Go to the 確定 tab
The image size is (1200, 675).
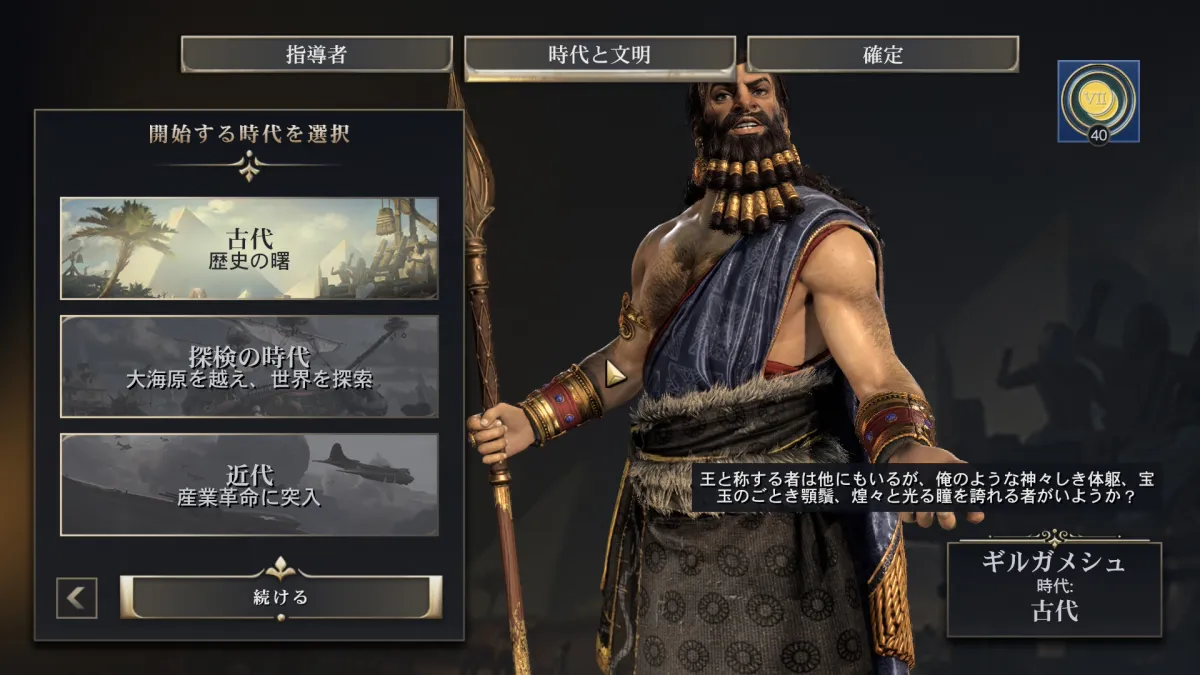(882, 55)
